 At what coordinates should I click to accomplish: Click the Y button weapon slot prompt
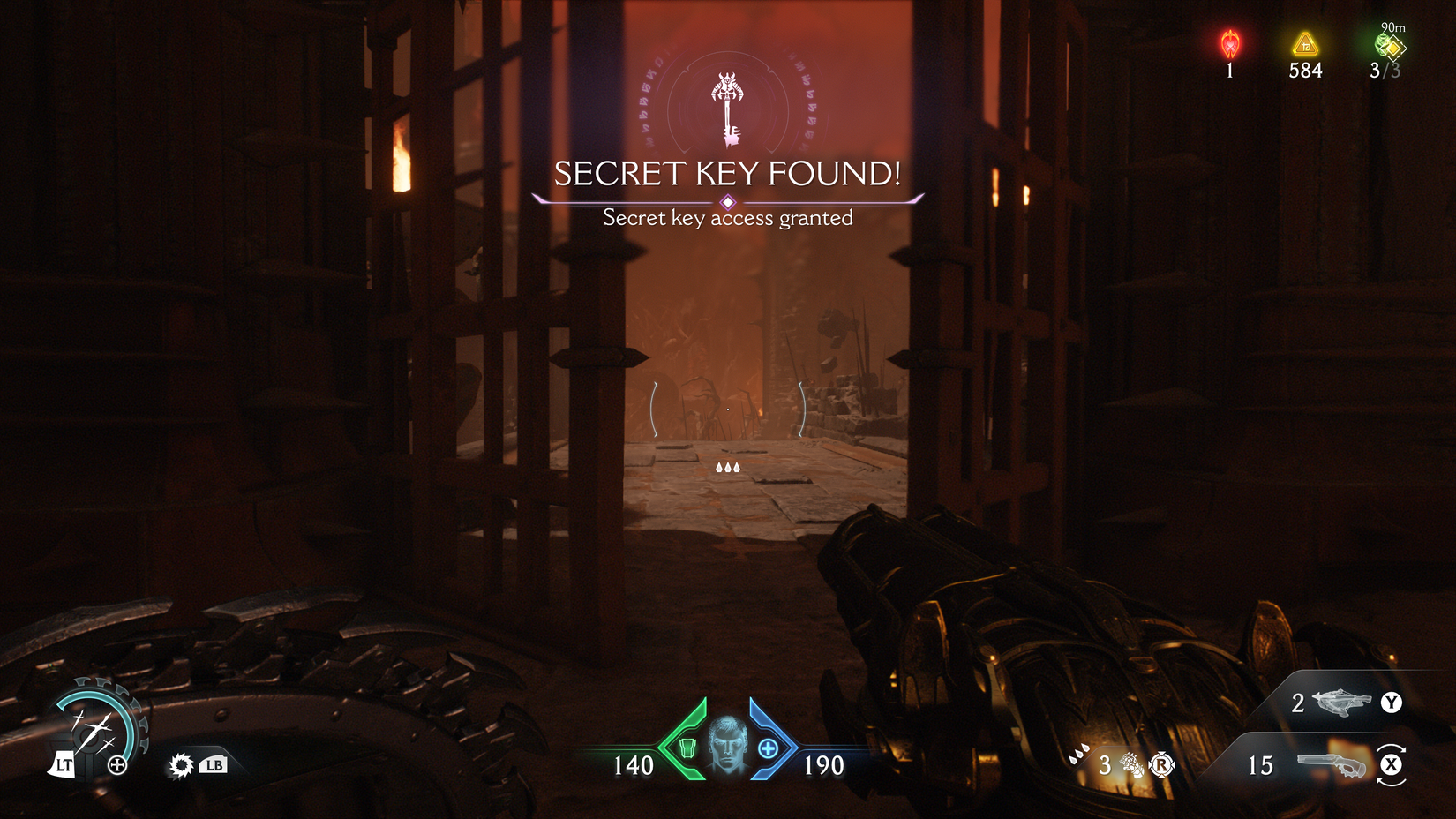tap(1392, 703)
